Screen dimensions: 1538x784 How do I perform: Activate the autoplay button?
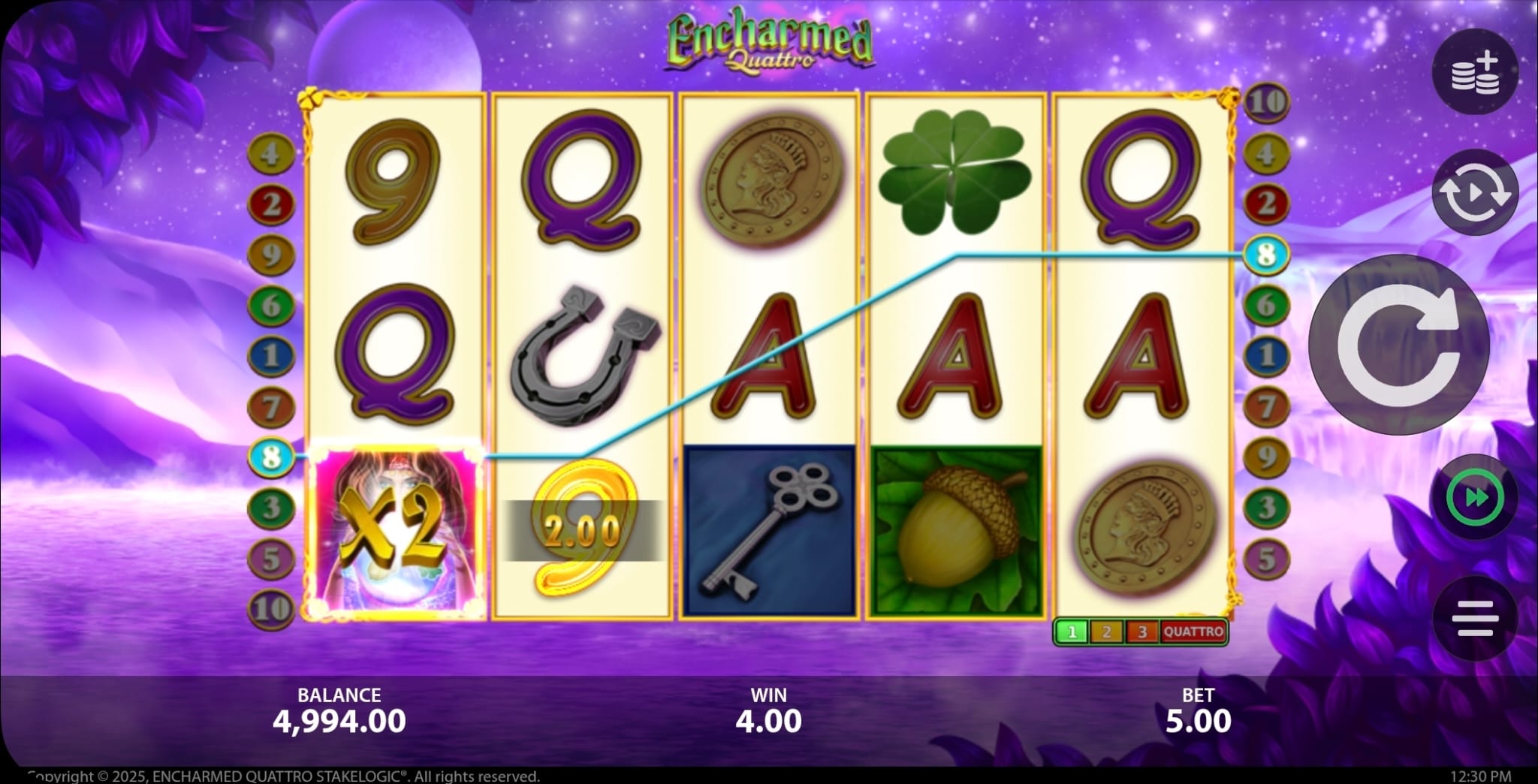tap(1475, 193)
